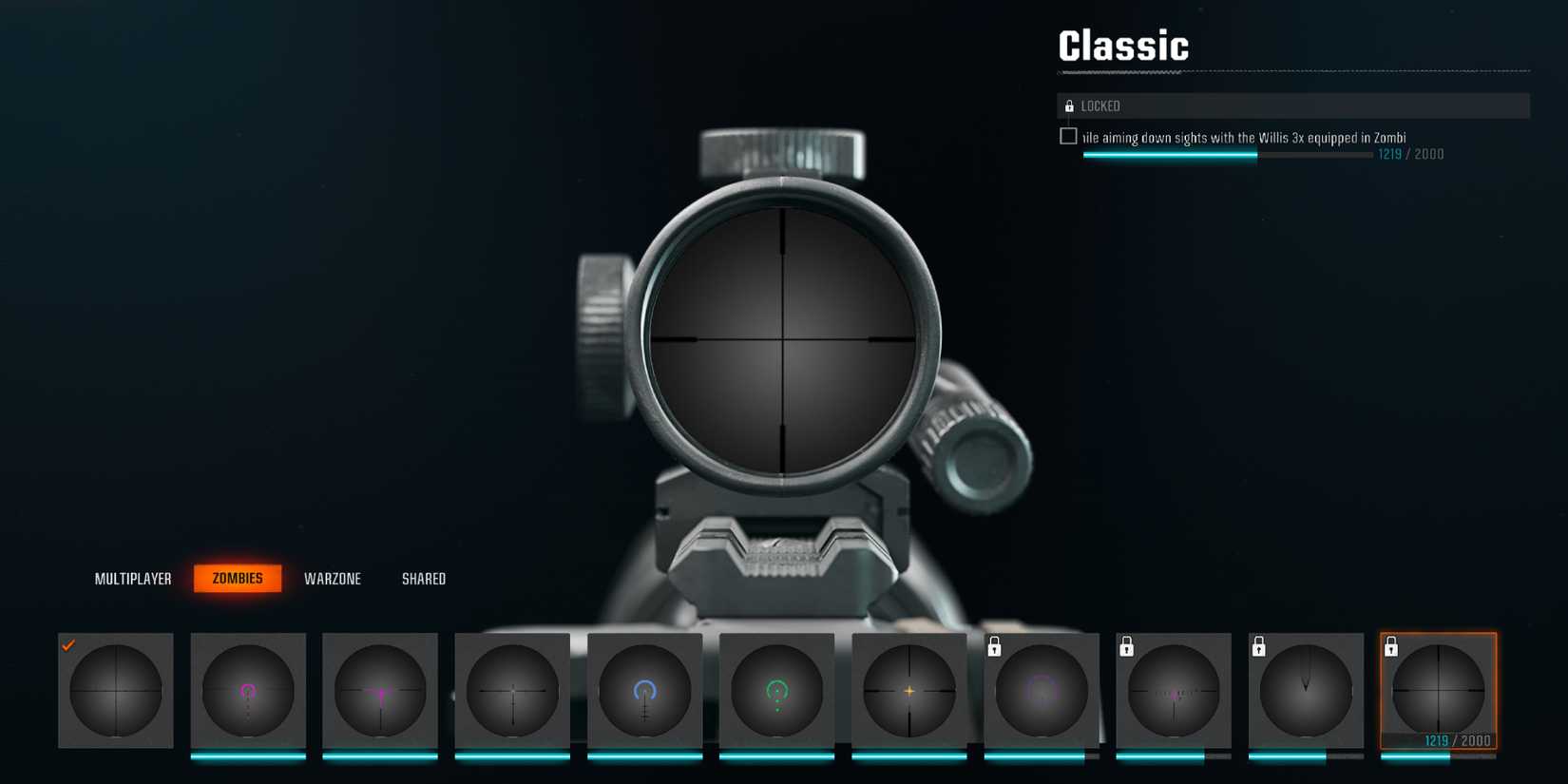Choose the blue semicircle reticle

coord(645,692)
